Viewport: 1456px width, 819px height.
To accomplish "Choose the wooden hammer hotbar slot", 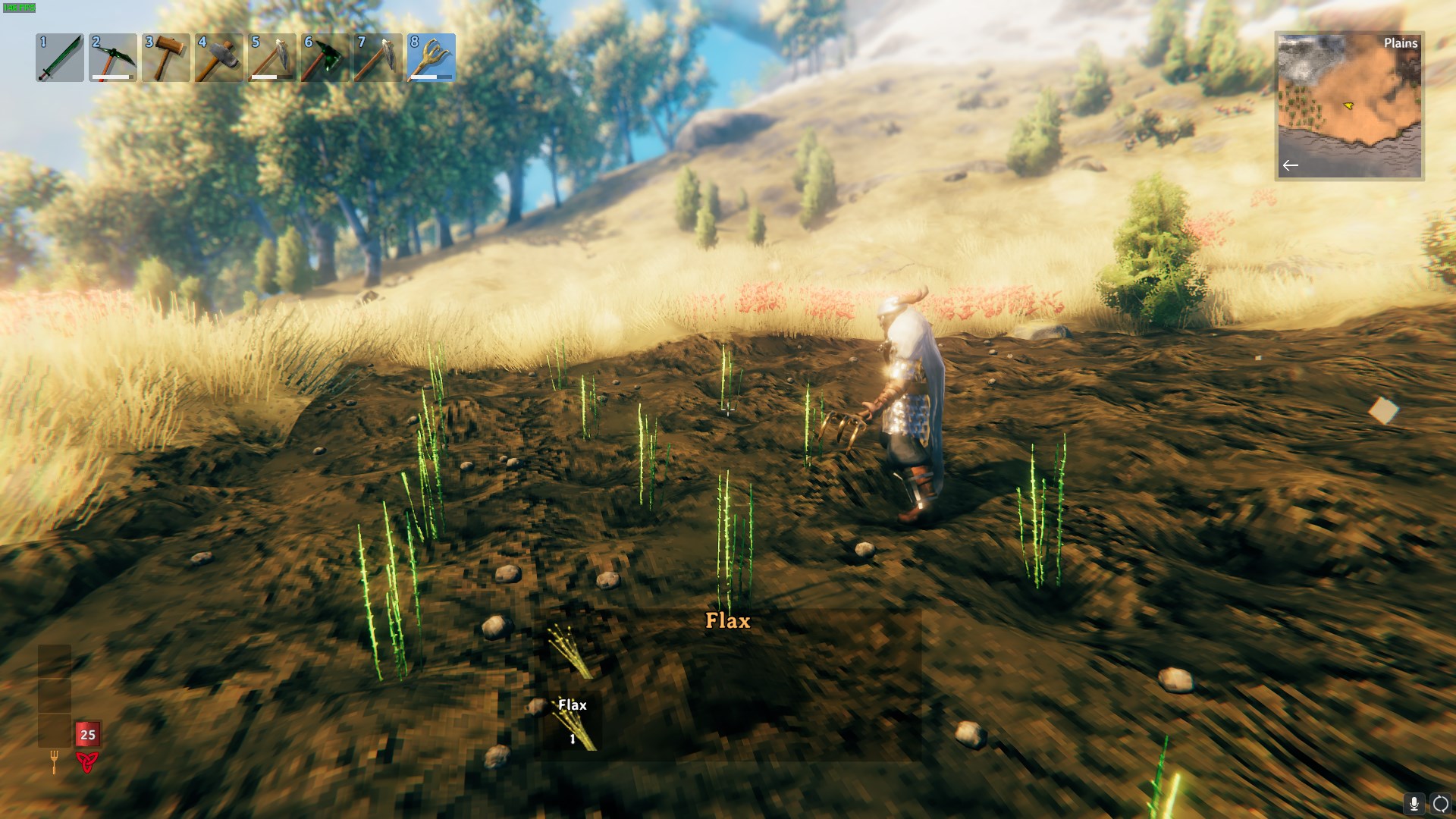I will (166, 58).
